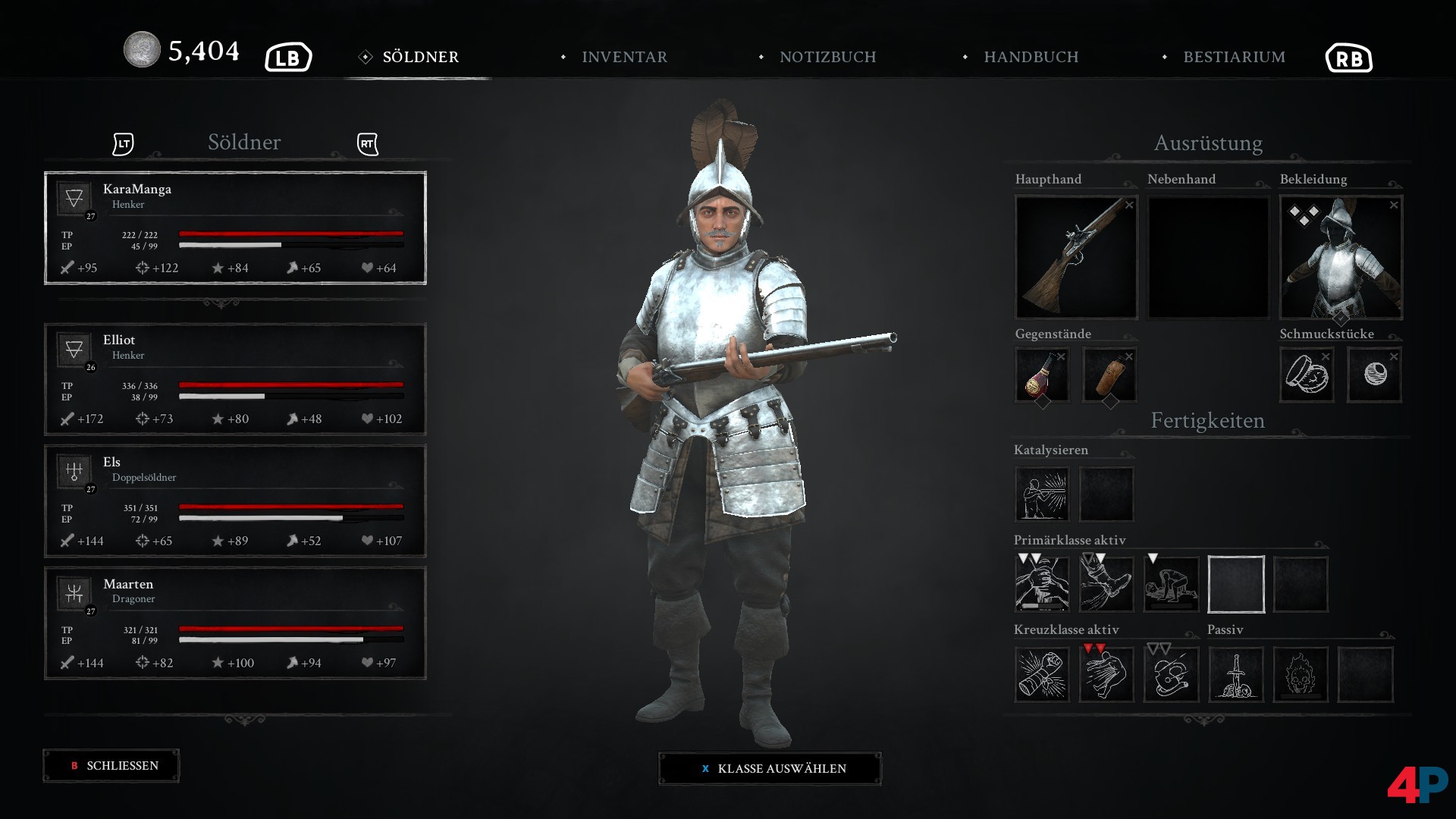Open the Bestiarium tab
The height and width of the screenshot is (819, 1456).
point(1233,57)
